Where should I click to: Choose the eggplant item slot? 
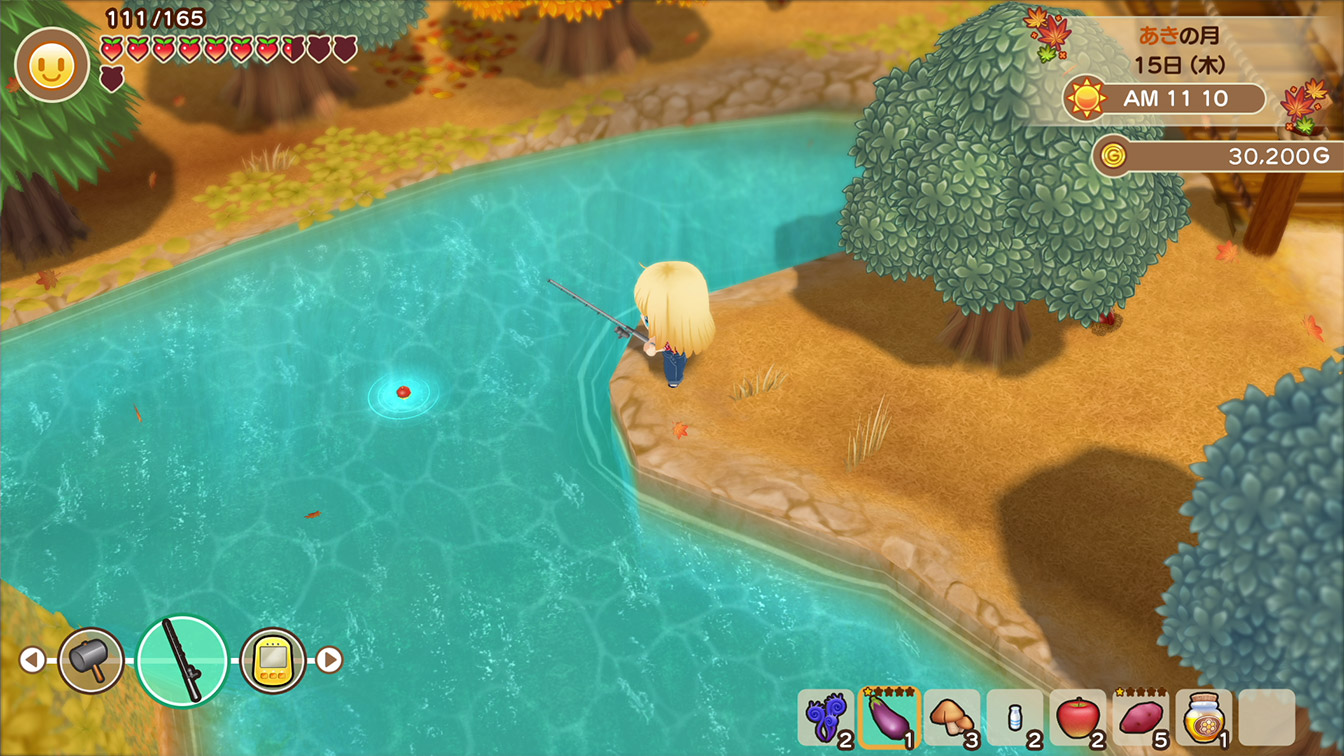pyautogui.click(x=889, y=718)
